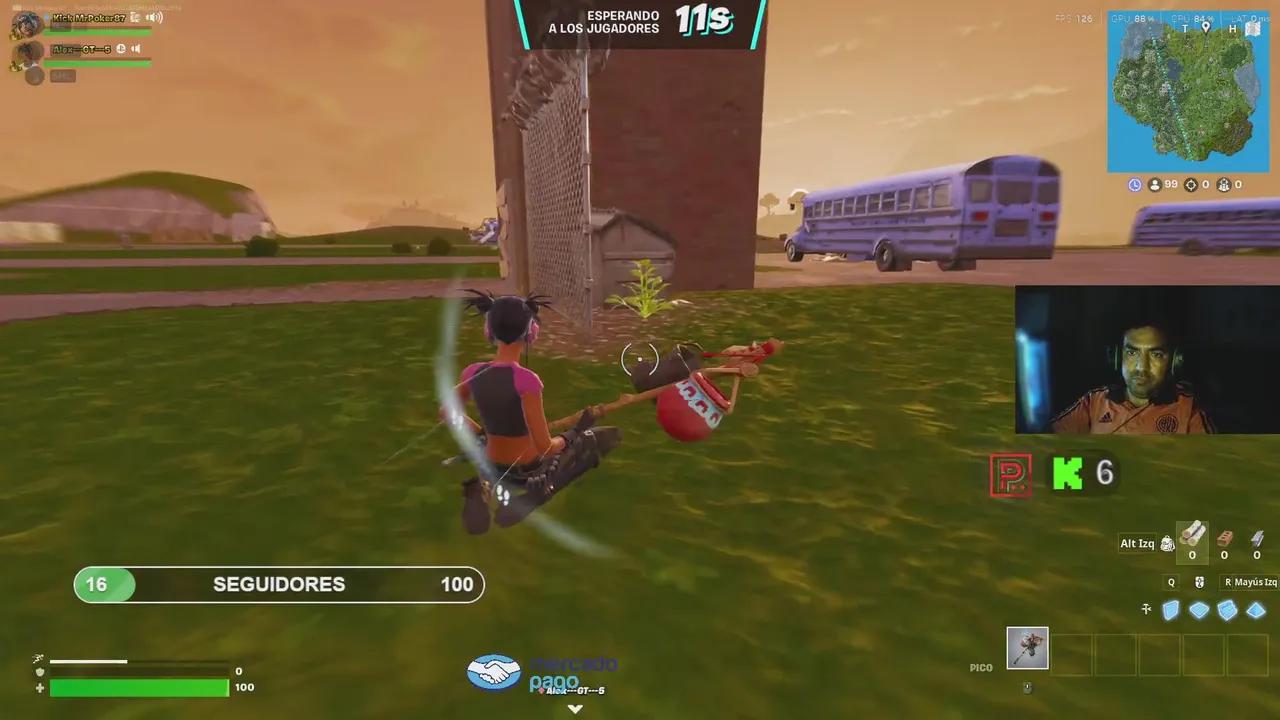The height and width of the screenshot is (720, 1280).
Task: Click the SEGUIDORES follower progress bar
Action: (278, 584)
